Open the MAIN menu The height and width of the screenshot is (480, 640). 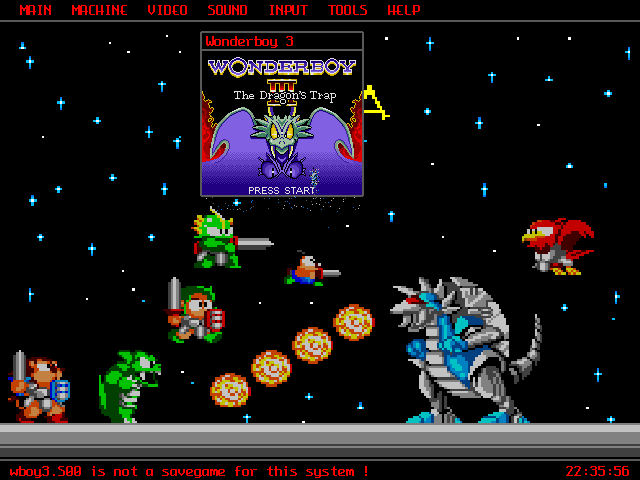coord(36,11)
